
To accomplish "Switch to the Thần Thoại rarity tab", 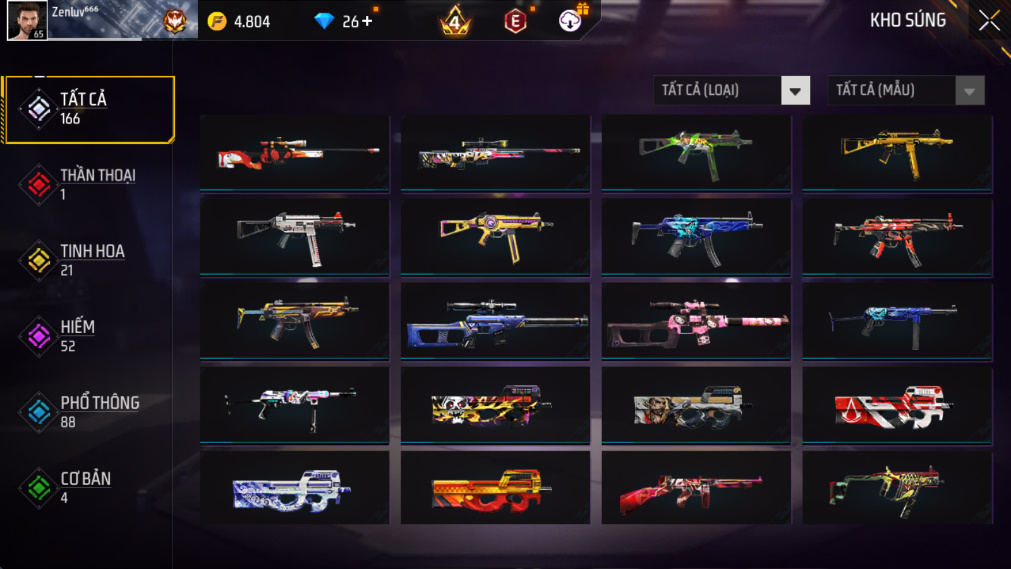I will [90, 184].
